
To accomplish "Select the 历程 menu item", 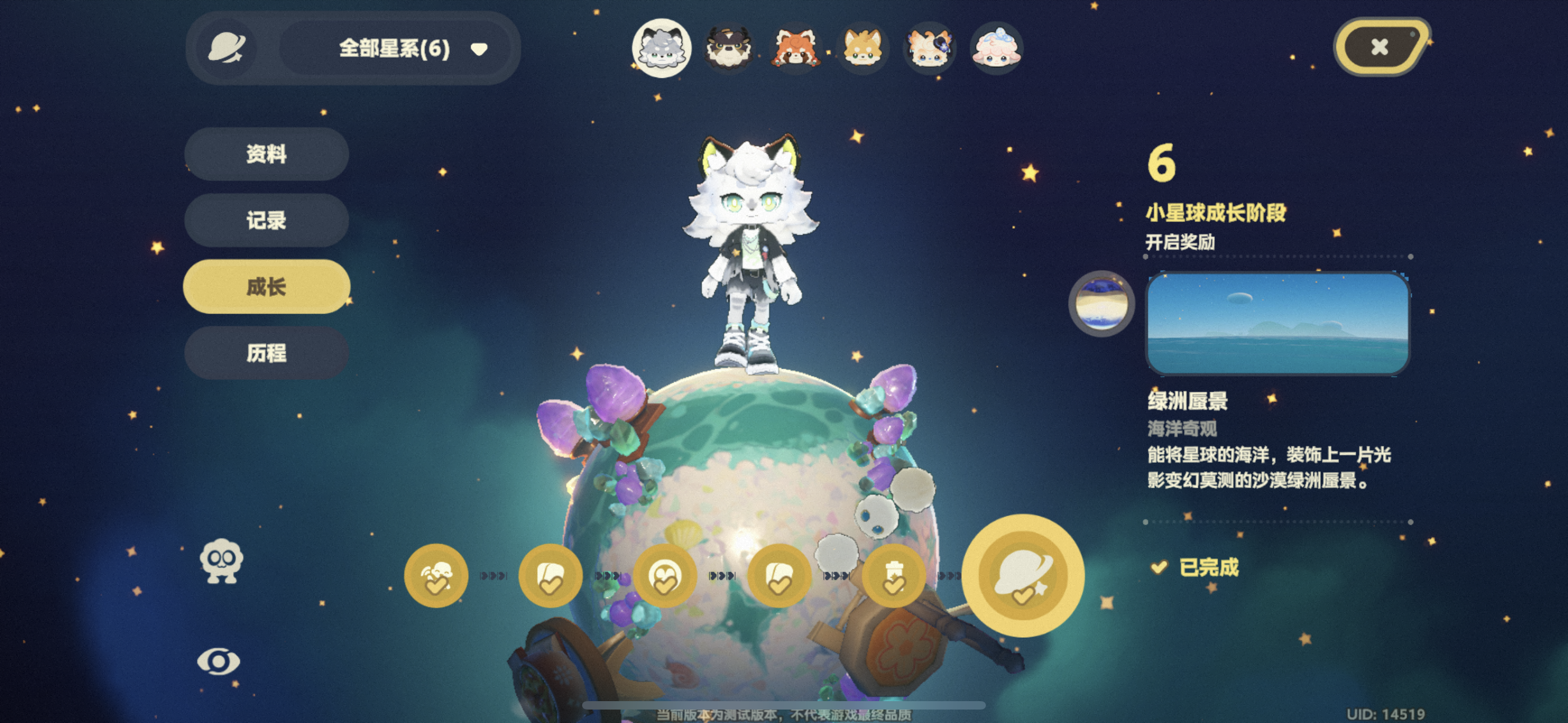I will (266, 352).
